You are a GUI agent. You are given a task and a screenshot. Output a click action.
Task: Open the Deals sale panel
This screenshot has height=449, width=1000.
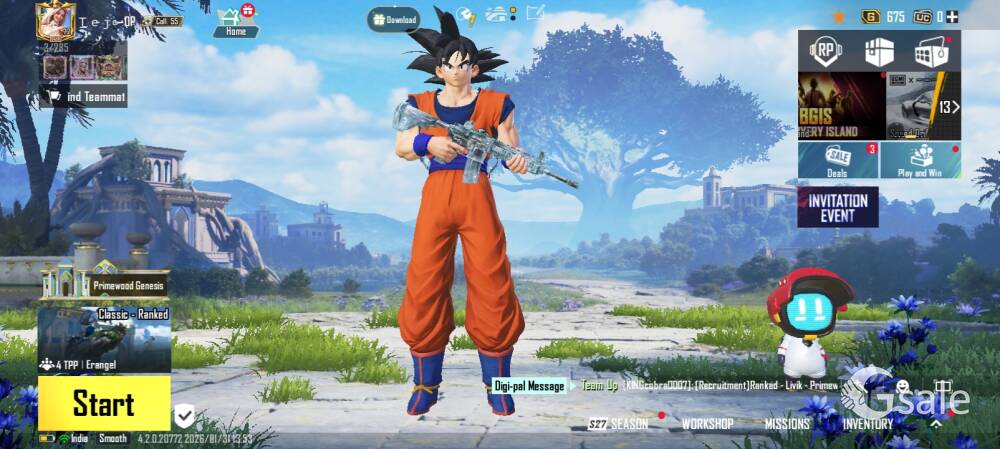837,160
